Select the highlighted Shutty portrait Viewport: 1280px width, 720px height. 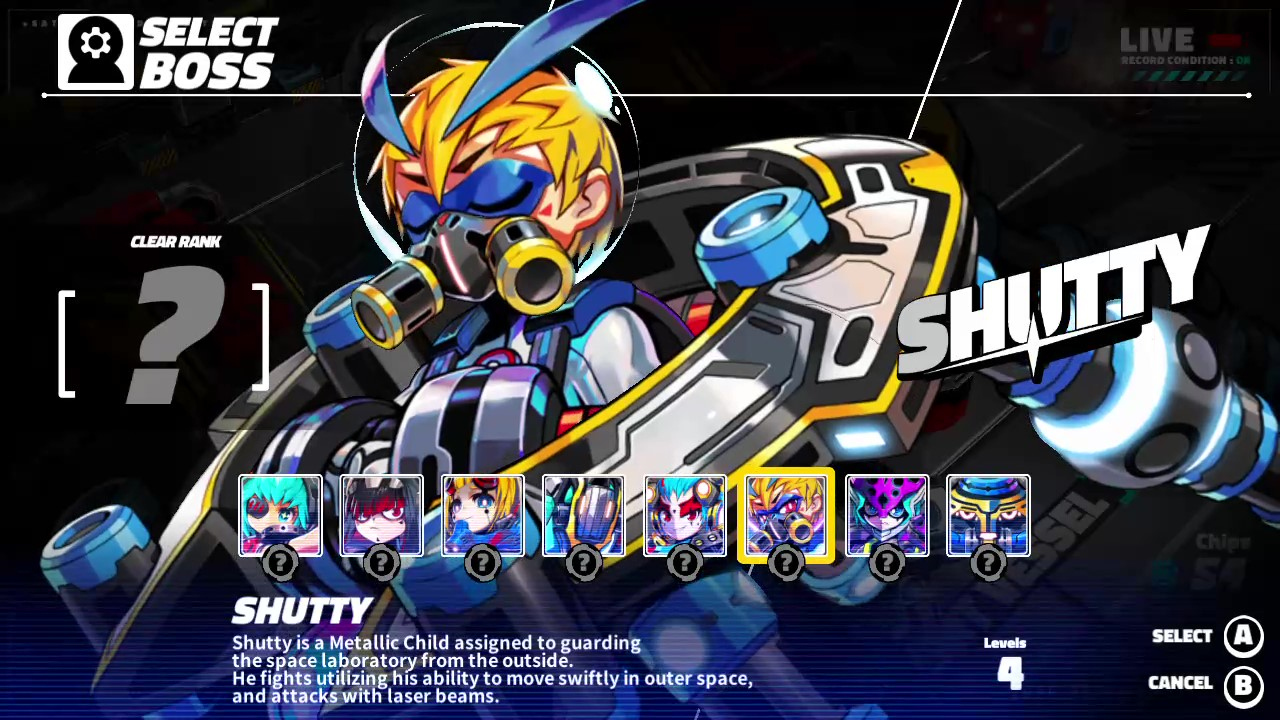pos(786,515)
